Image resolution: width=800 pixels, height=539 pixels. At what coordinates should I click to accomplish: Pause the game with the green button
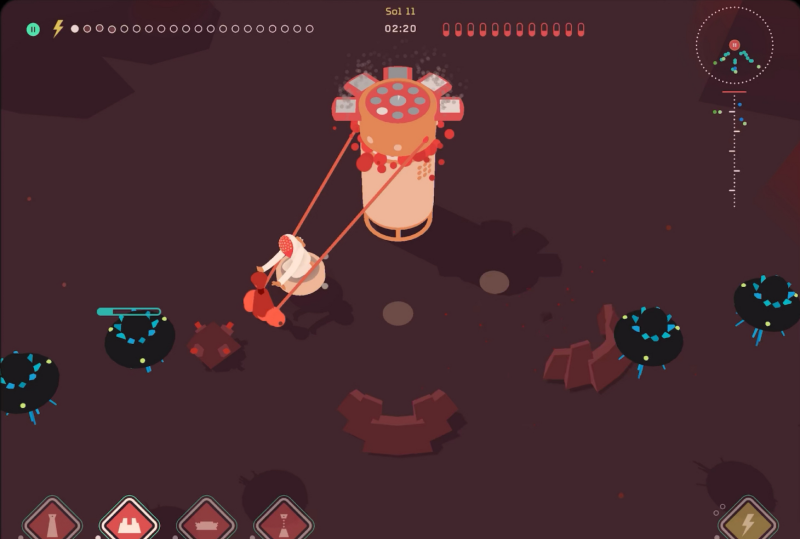pos(33,29)
